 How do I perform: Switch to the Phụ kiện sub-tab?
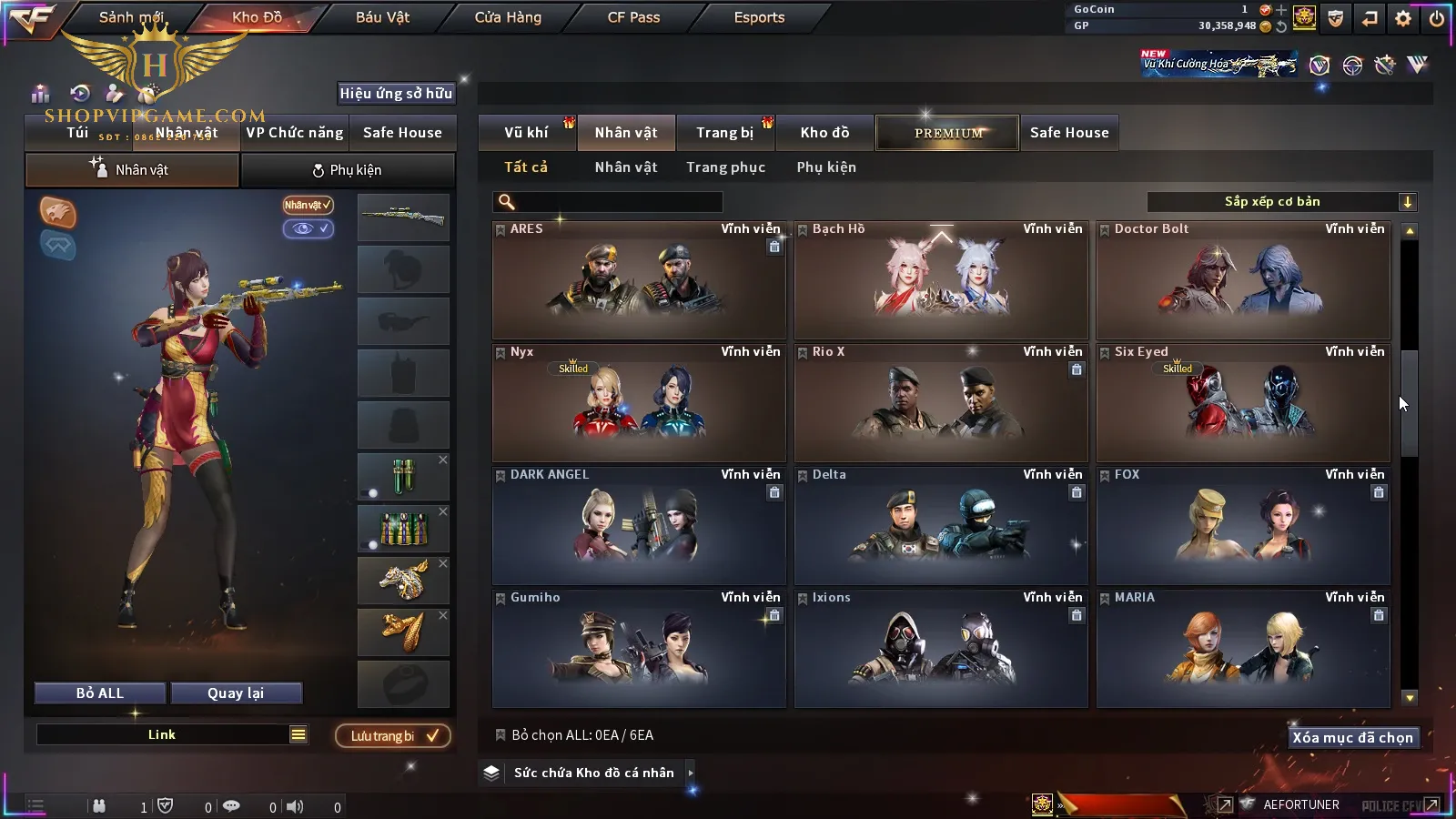(x=347, y=170)
